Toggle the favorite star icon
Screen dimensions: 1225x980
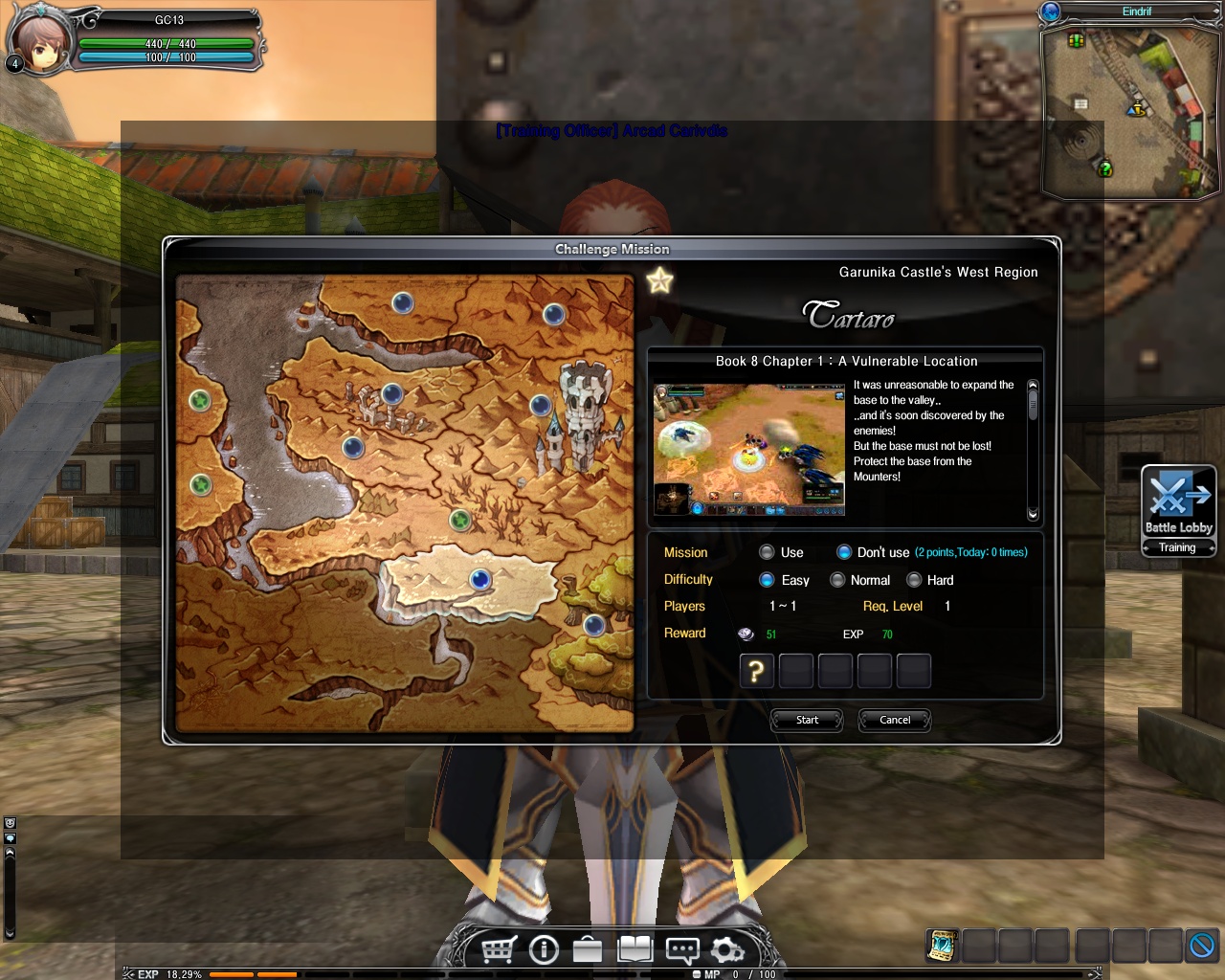pyautogui.click(x=660, y=280)
